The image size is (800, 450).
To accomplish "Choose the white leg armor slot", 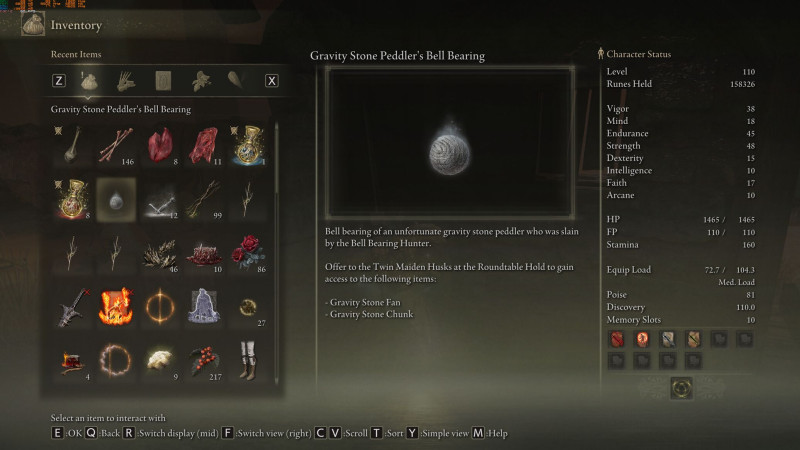I will coord(250,358).
